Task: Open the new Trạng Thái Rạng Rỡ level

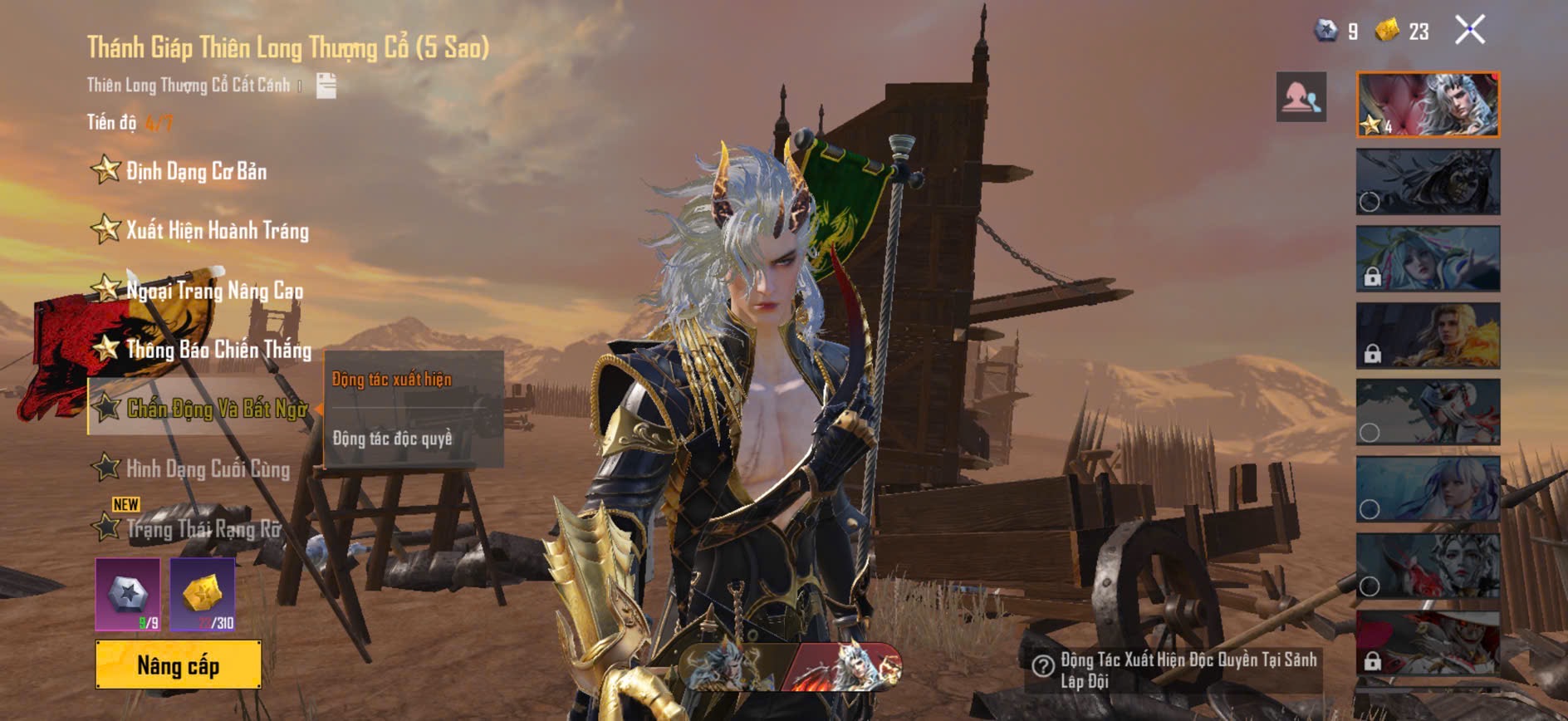Action: 203,528
